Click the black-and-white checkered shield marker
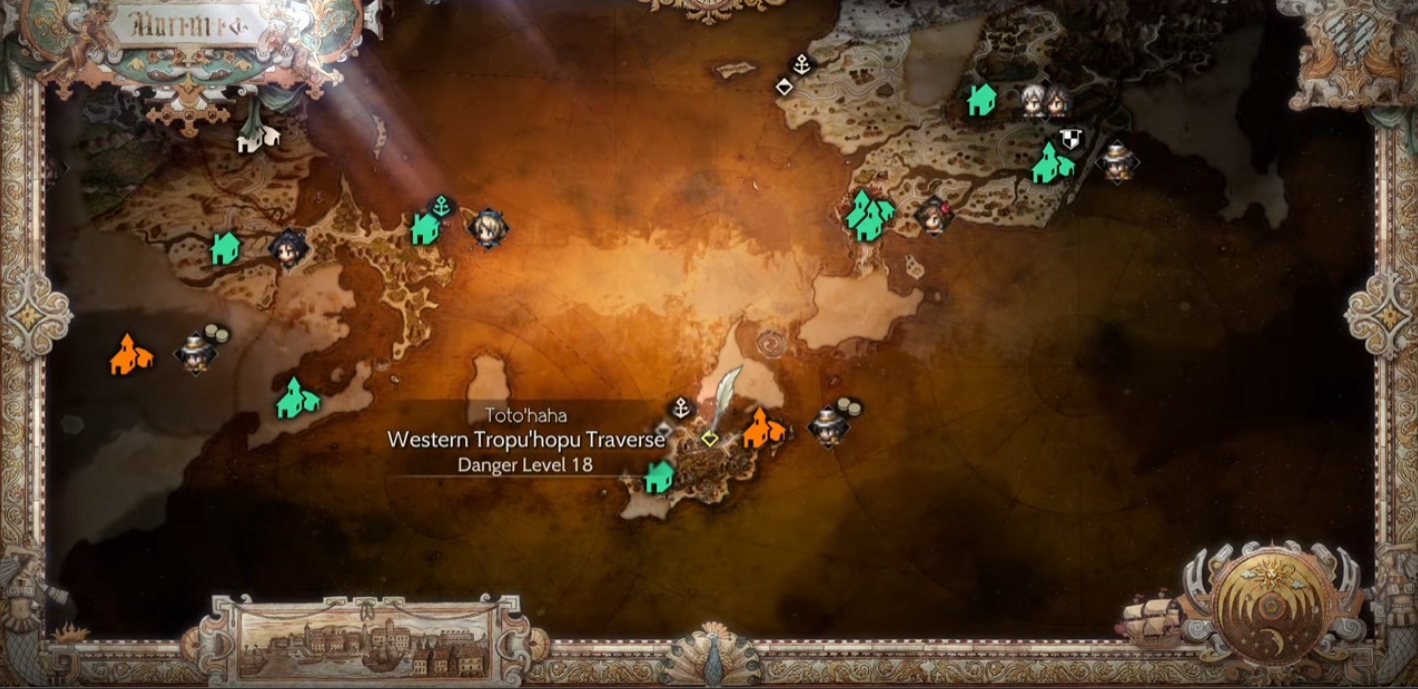The image size is (1418, 689). point(1071,139)
